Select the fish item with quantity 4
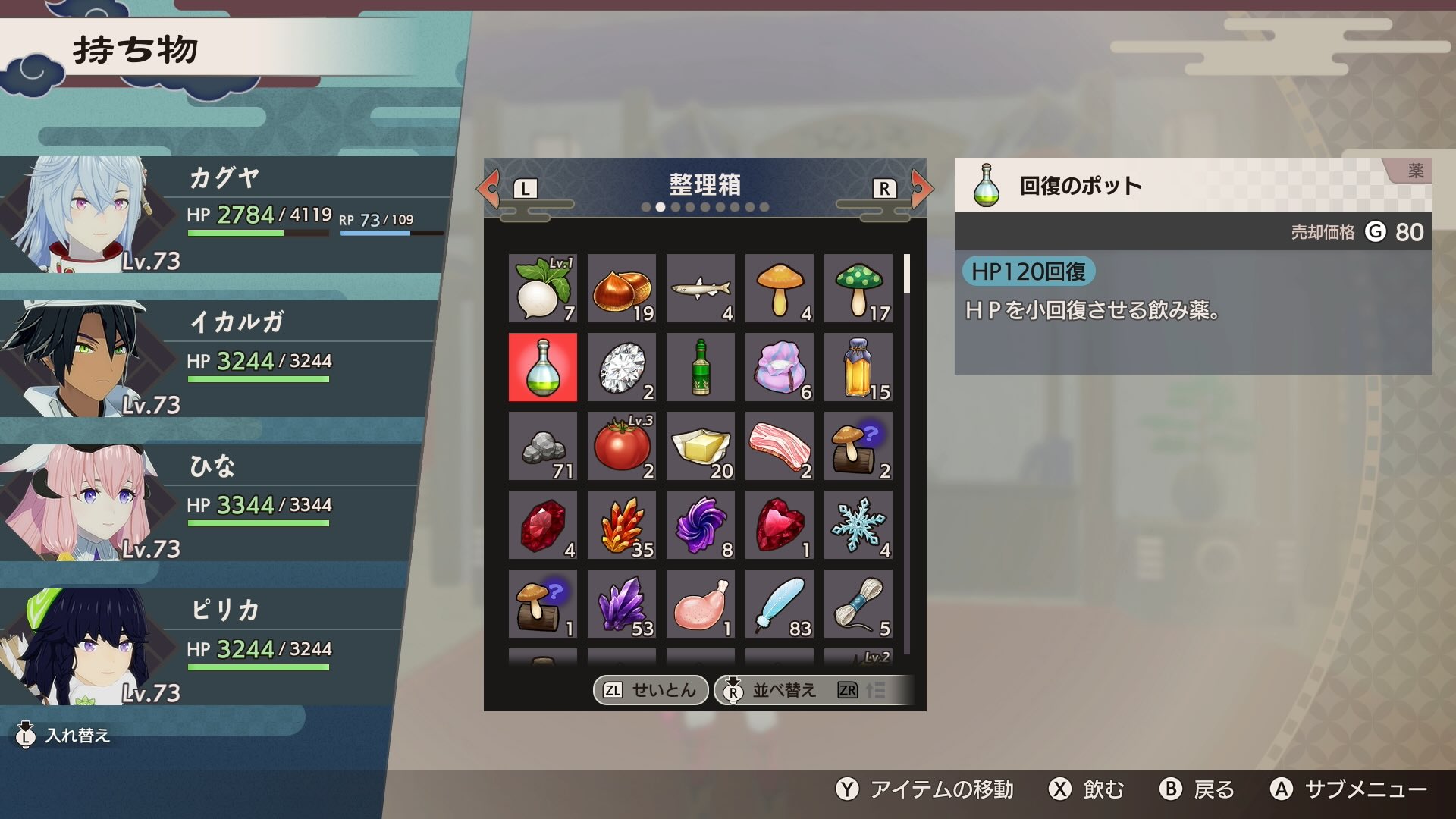 pos(700,288)
